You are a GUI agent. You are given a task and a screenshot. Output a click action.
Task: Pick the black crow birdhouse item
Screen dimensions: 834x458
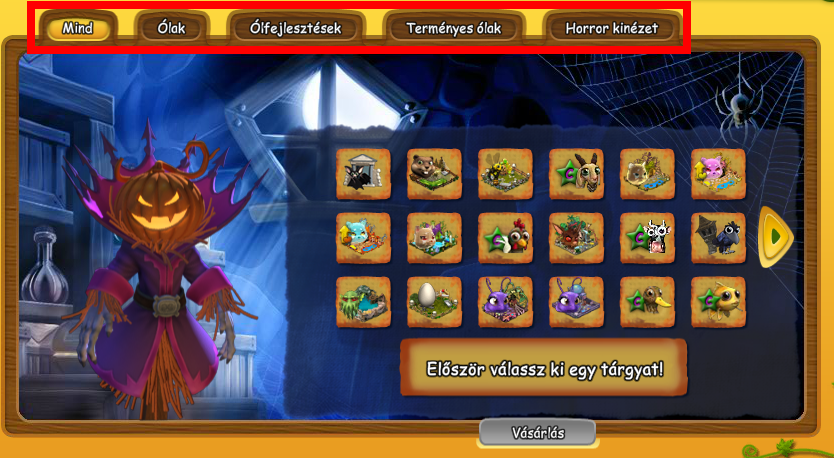718,238
